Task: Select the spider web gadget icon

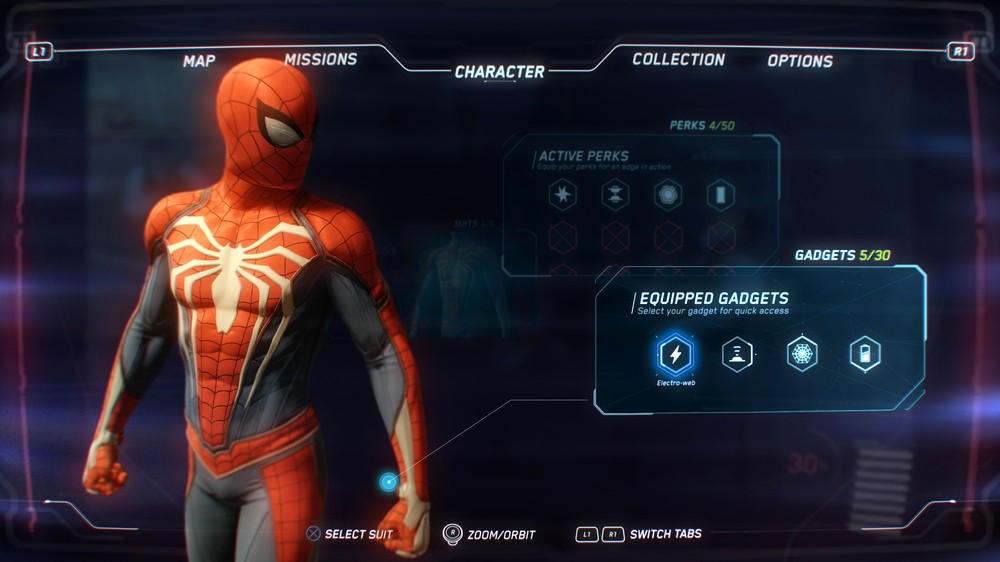Action: (x=802, y=354)
